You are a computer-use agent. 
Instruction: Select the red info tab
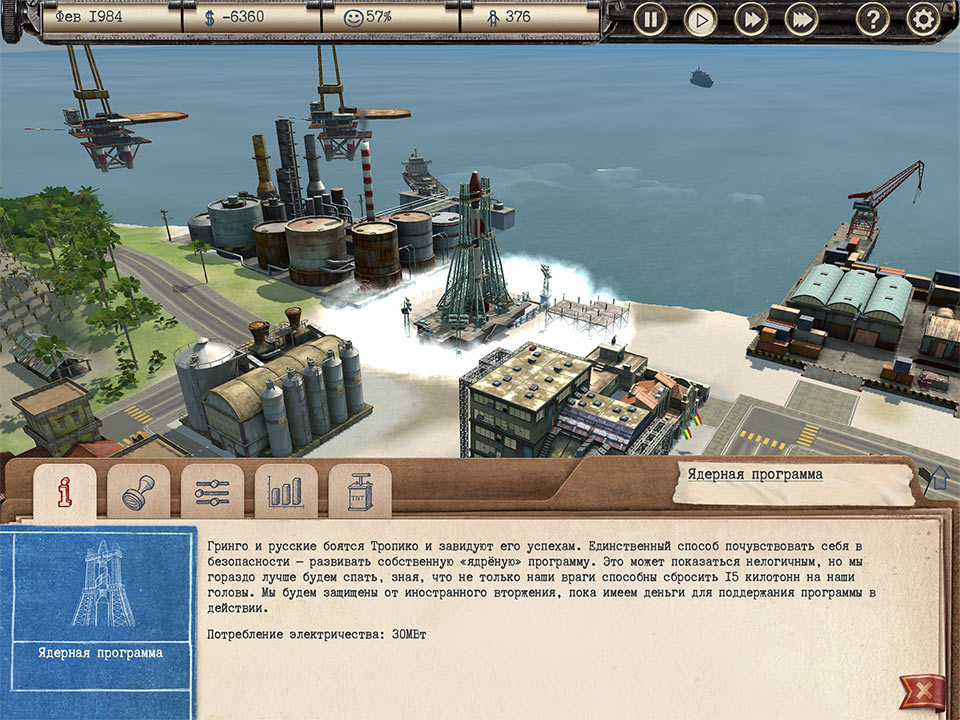[65, 492]
